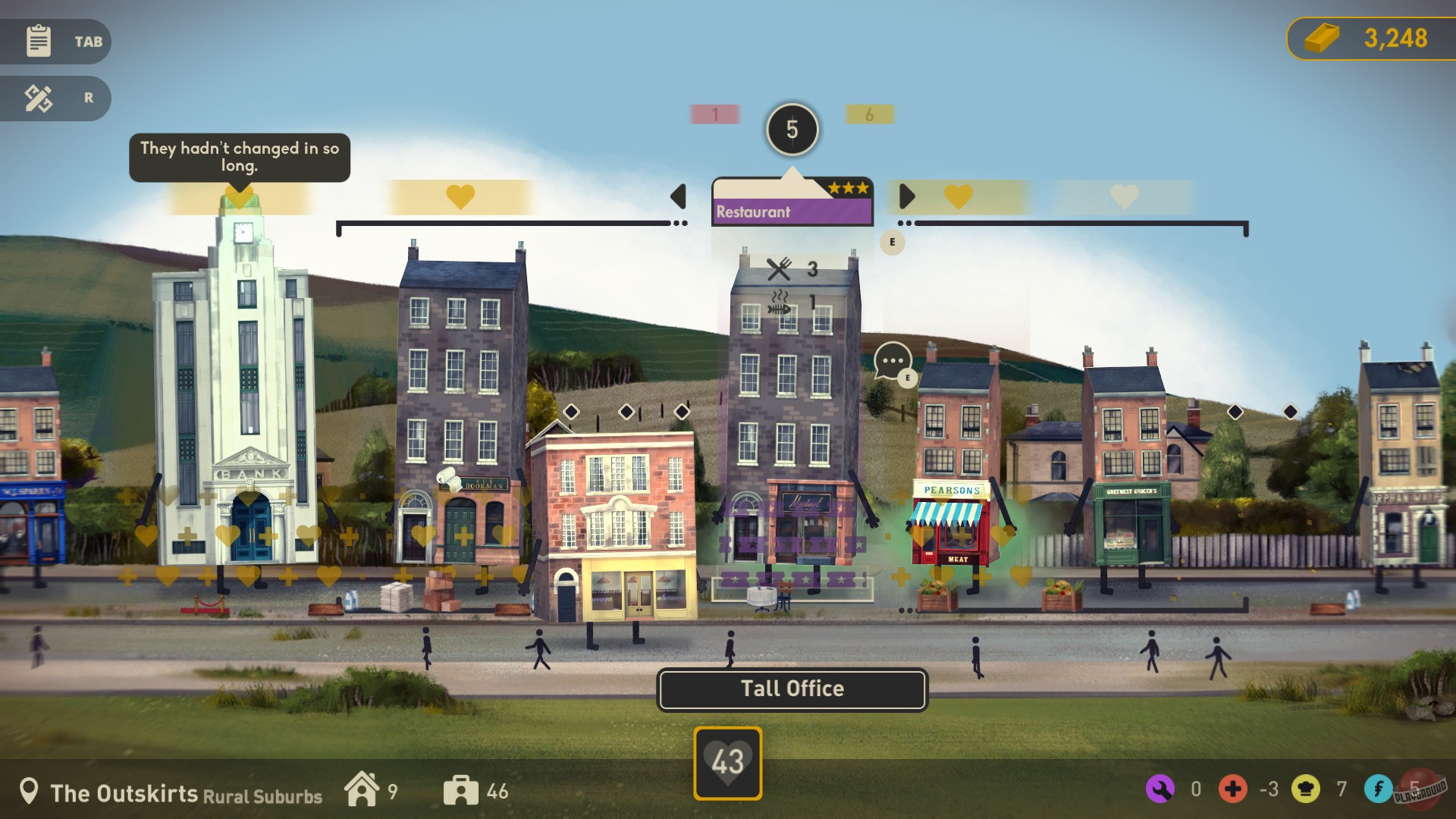1456x819 pixels.
Task: Click the yellow happiness gauge above the bank
Action: click(239, 199)
